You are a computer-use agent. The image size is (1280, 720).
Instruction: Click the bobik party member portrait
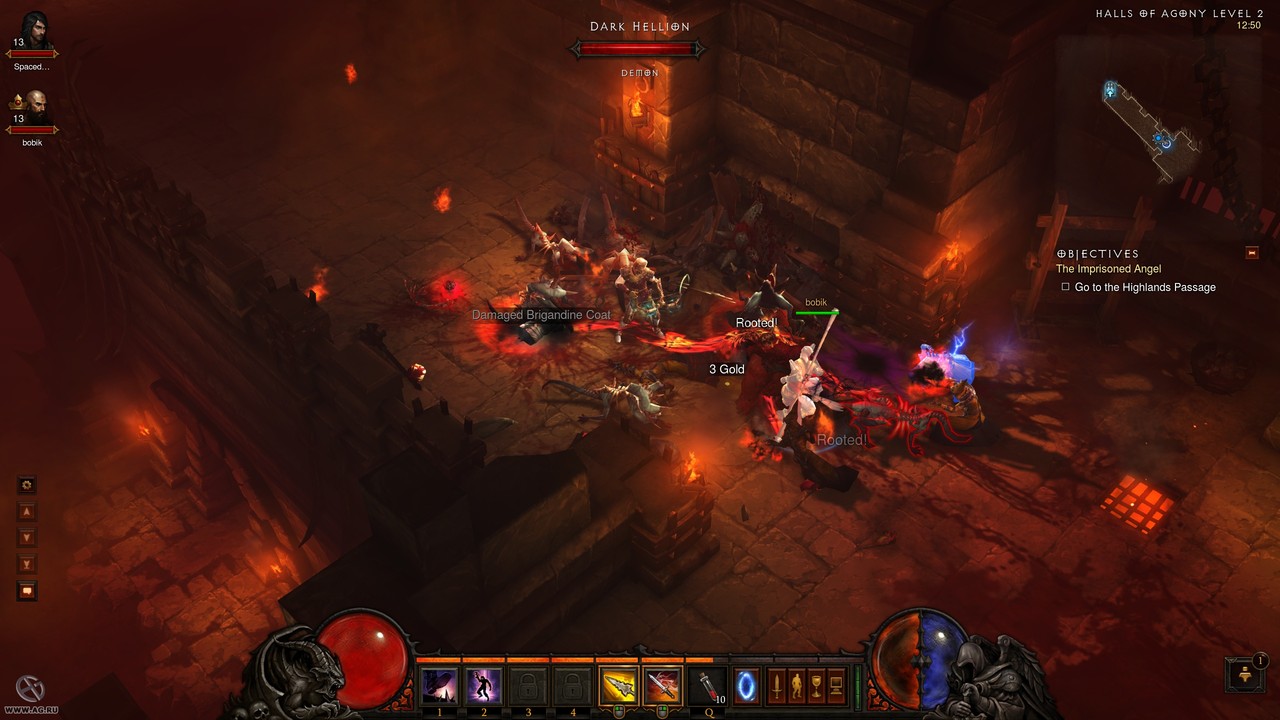pyautogui.click(x=37, y=108)
